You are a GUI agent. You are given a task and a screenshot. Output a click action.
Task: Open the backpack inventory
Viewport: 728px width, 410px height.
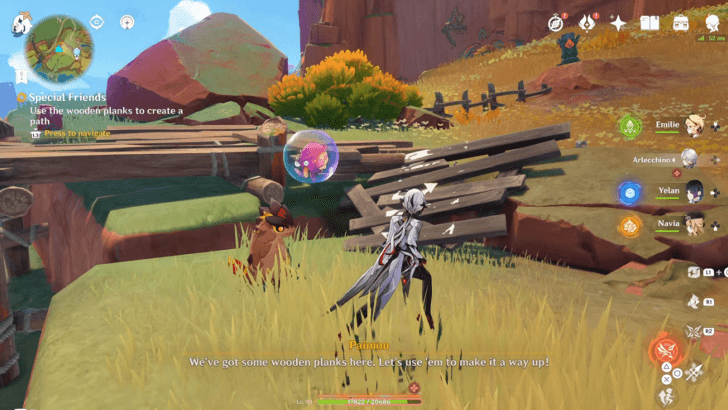point(680,23)
